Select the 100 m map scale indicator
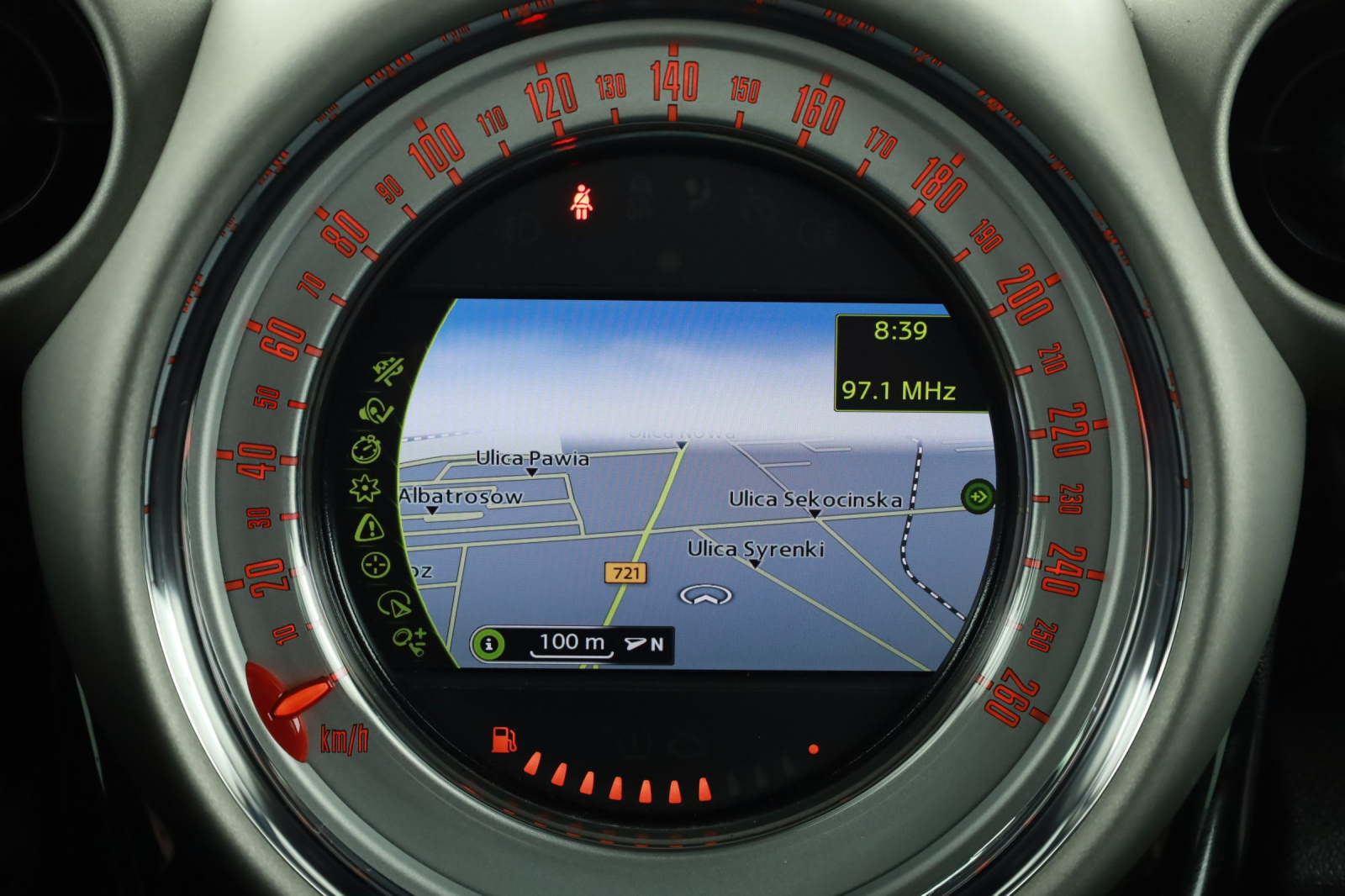Image resolution: width=1345 pixels, height=896 pixels. click(x=572, y=643)
